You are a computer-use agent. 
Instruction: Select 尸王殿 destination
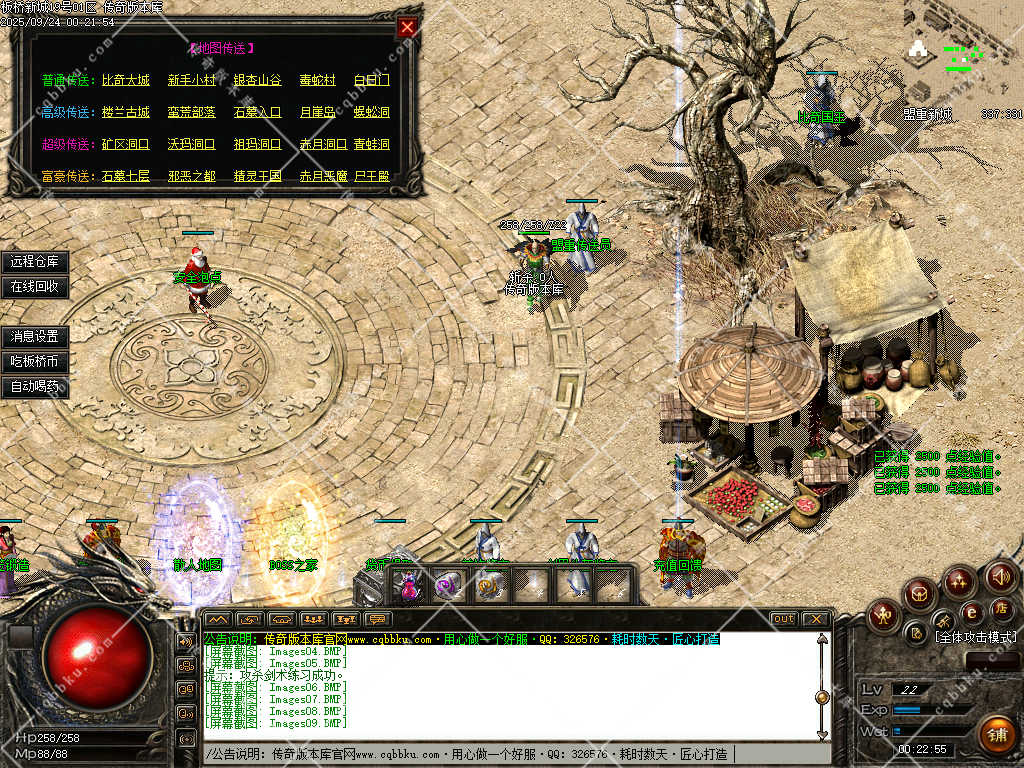coord(371,176)
